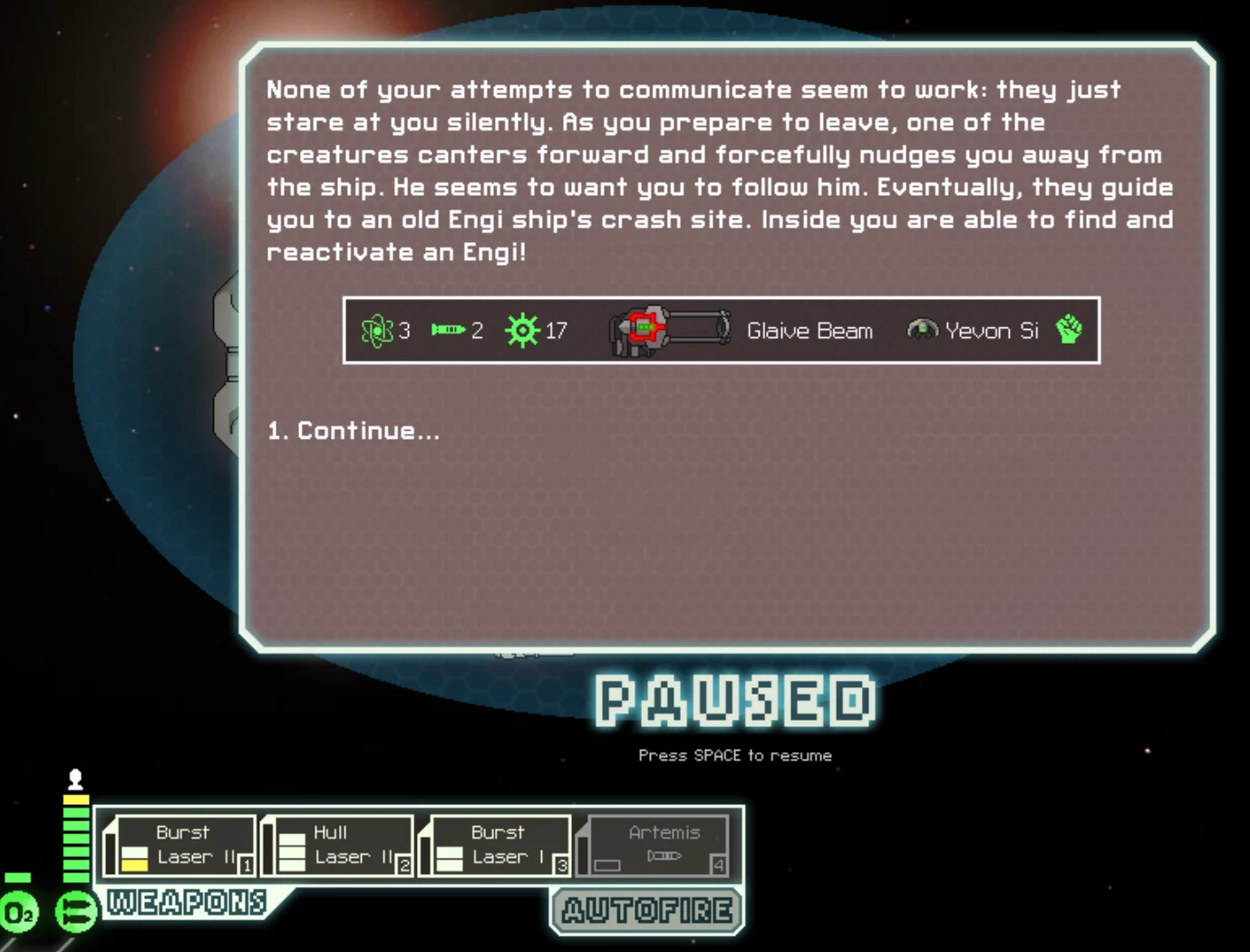Click Press SPACE to resume text
The width and height of the screenshot is (1250, 952).
tap(735, 754)
